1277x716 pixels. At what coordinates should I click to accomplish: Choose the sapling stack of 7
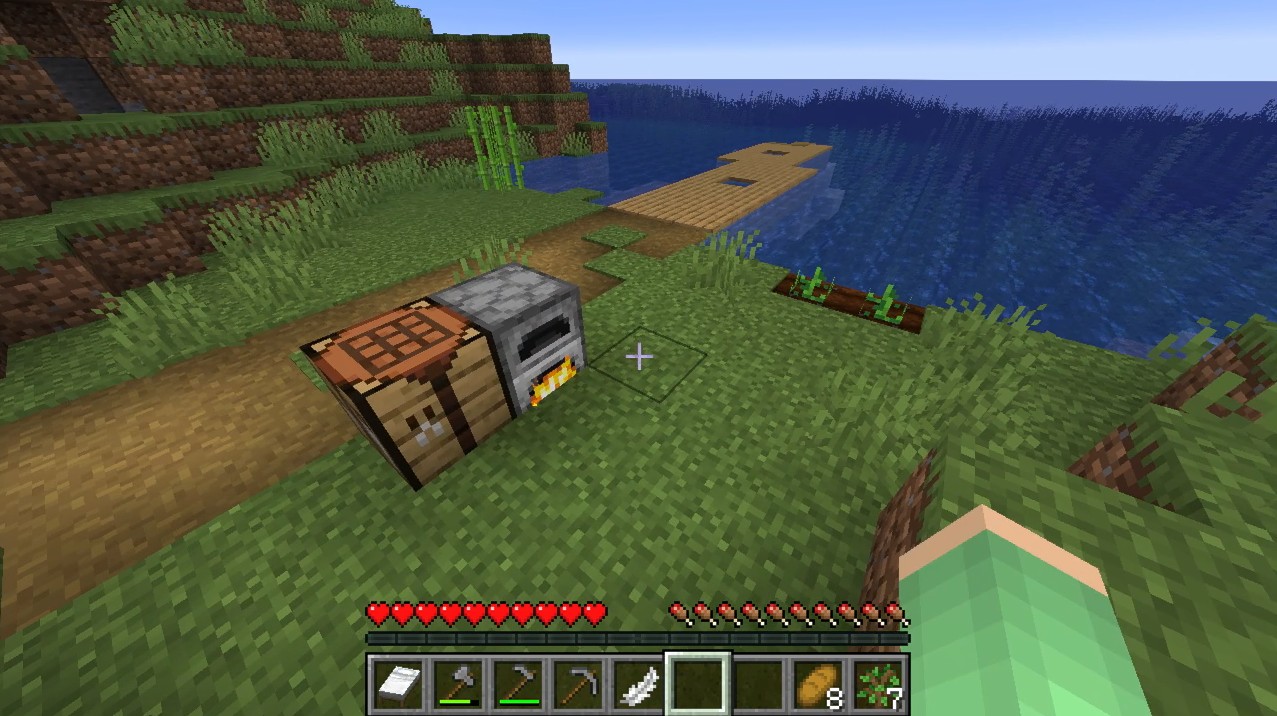(x=879, y=684)
